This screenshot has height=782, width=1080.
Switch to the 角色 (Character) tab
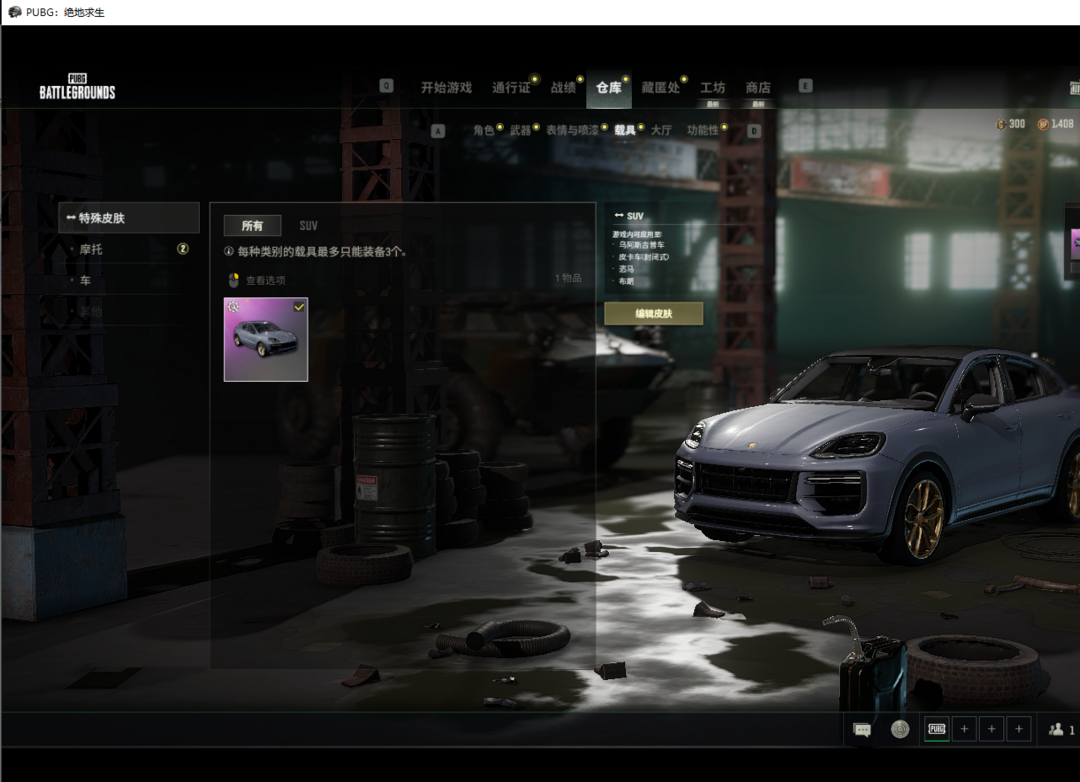tap(484, 130)
